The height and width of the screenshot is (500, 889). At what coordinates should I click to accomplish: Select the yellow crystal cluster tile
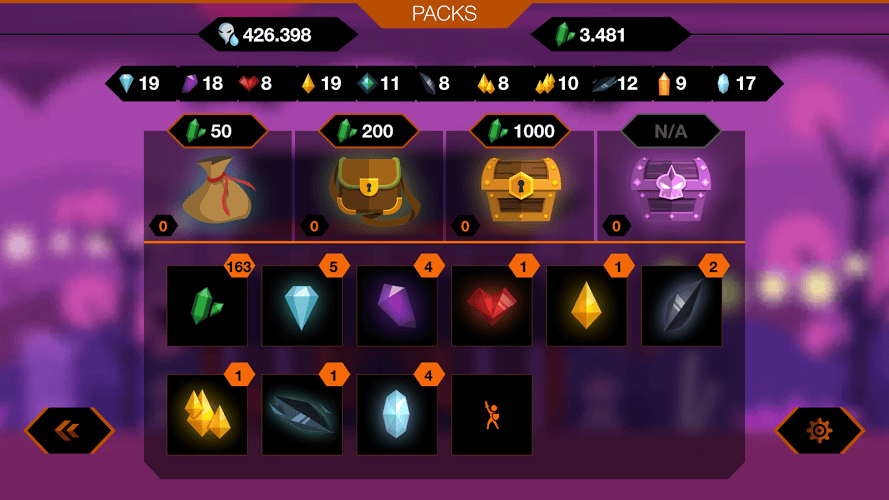click(207, 415)
